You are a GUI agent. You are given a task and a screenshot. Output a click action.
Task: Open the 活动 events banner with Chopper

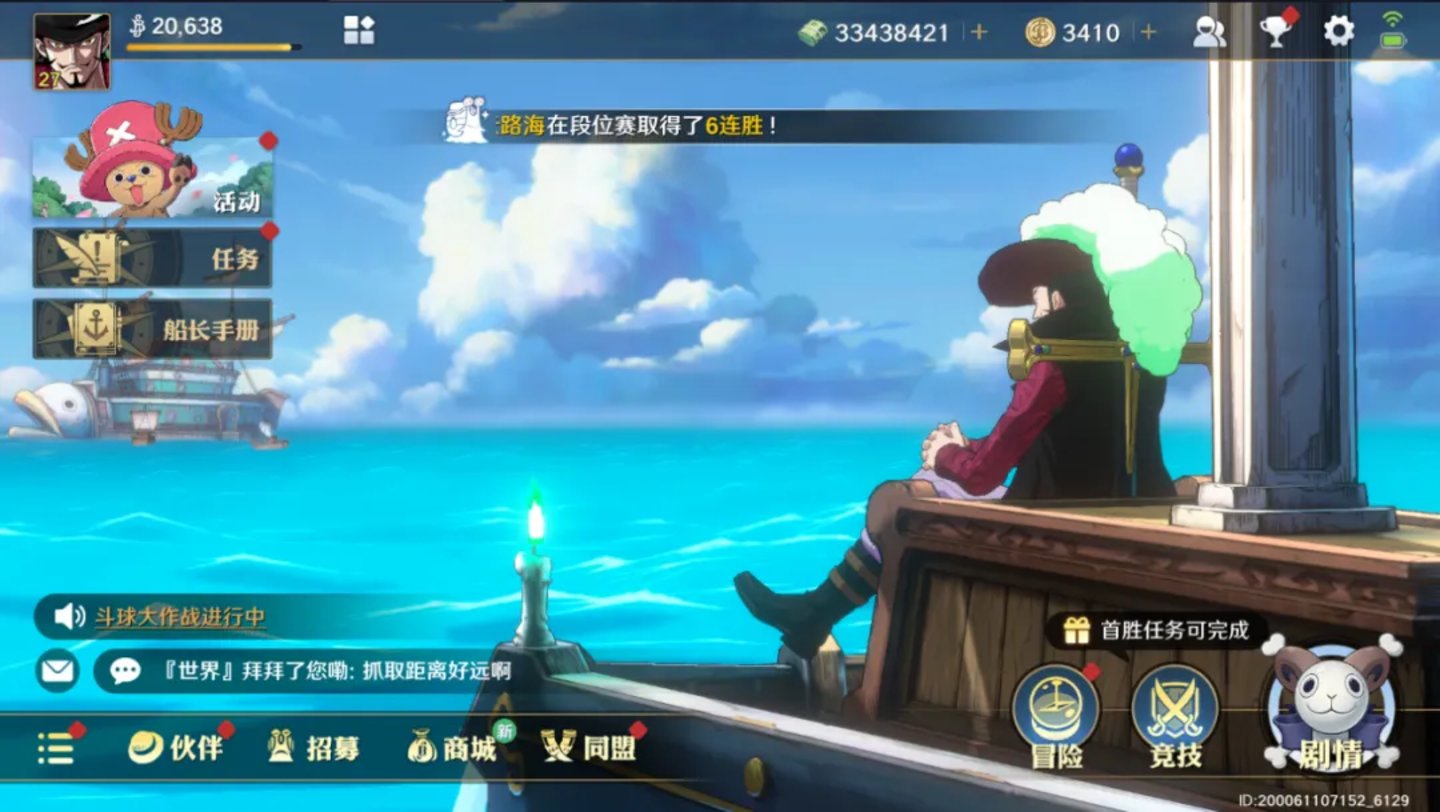[153, 177]
